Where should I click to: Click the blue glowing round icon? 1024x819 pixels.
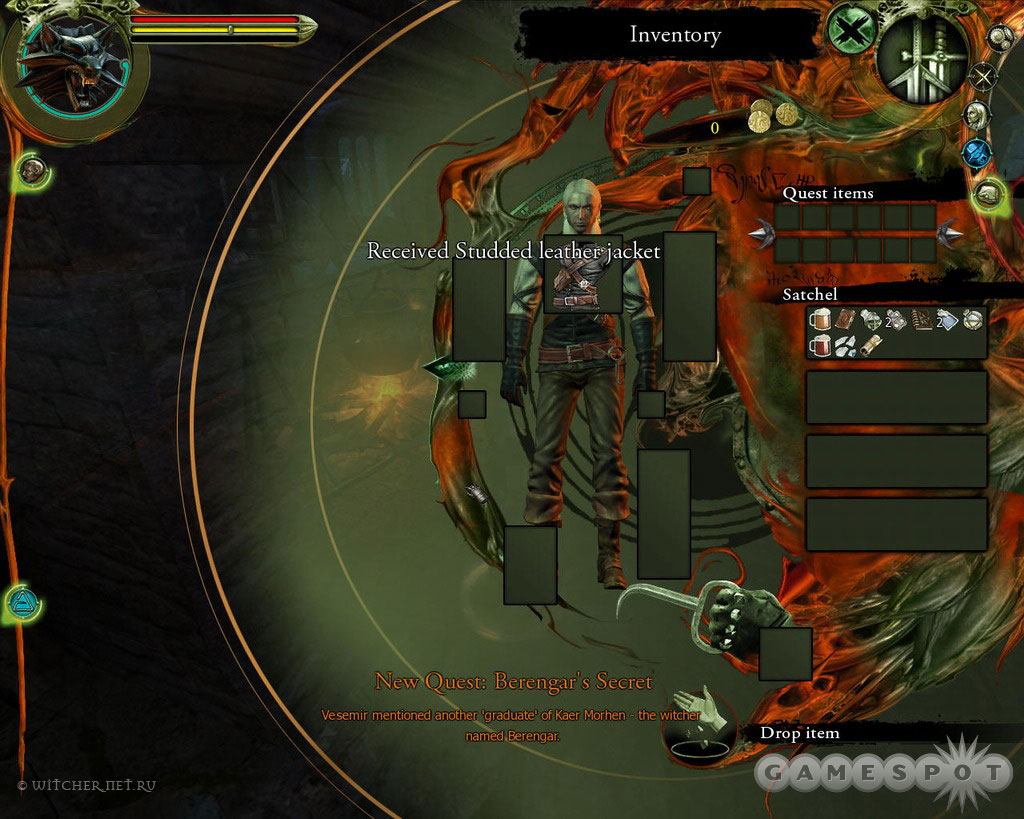[976, 153]
